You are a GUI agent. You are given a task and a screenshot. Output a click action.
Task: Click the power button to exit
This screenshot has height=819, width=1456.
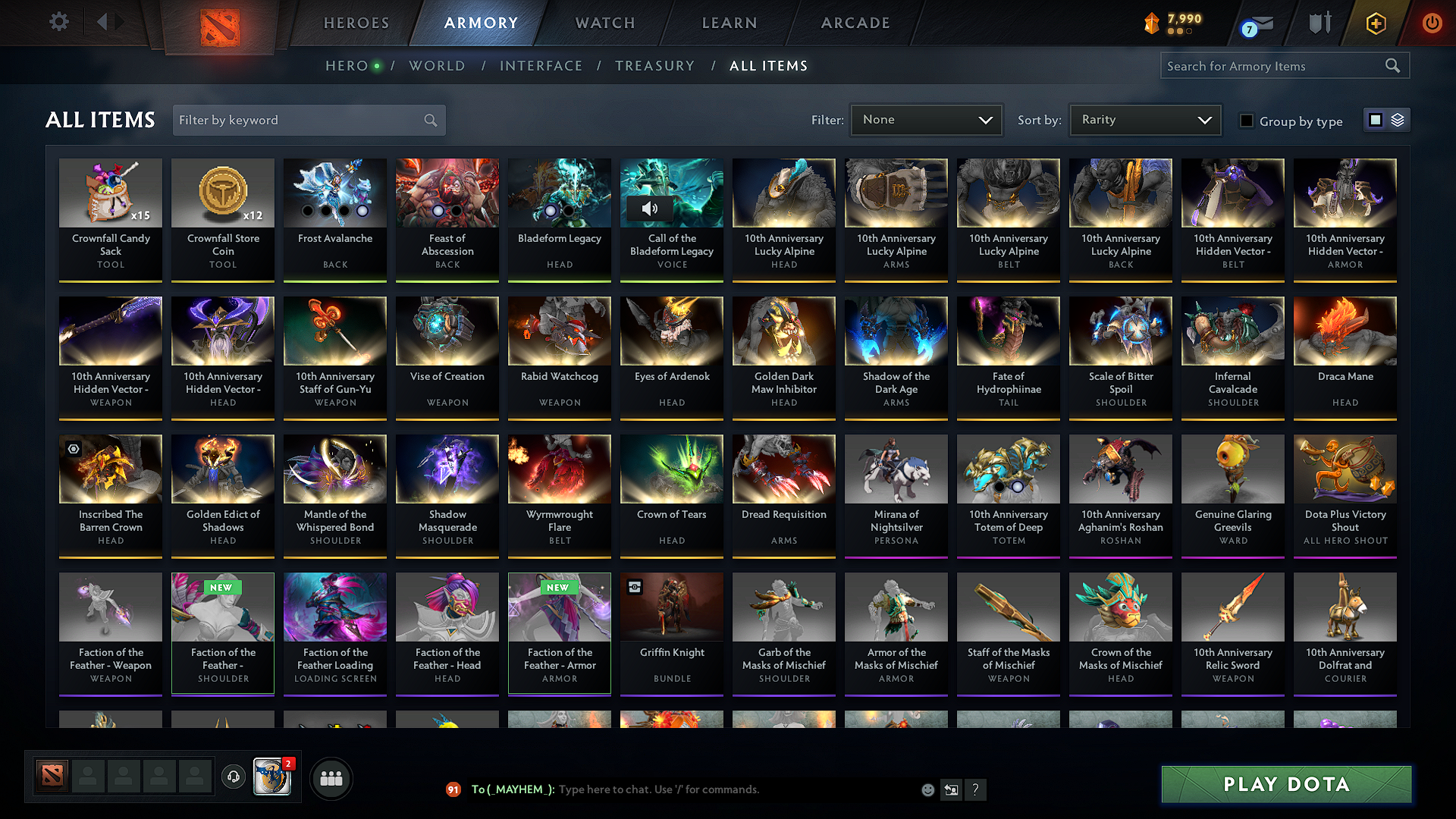[1432, 23]
